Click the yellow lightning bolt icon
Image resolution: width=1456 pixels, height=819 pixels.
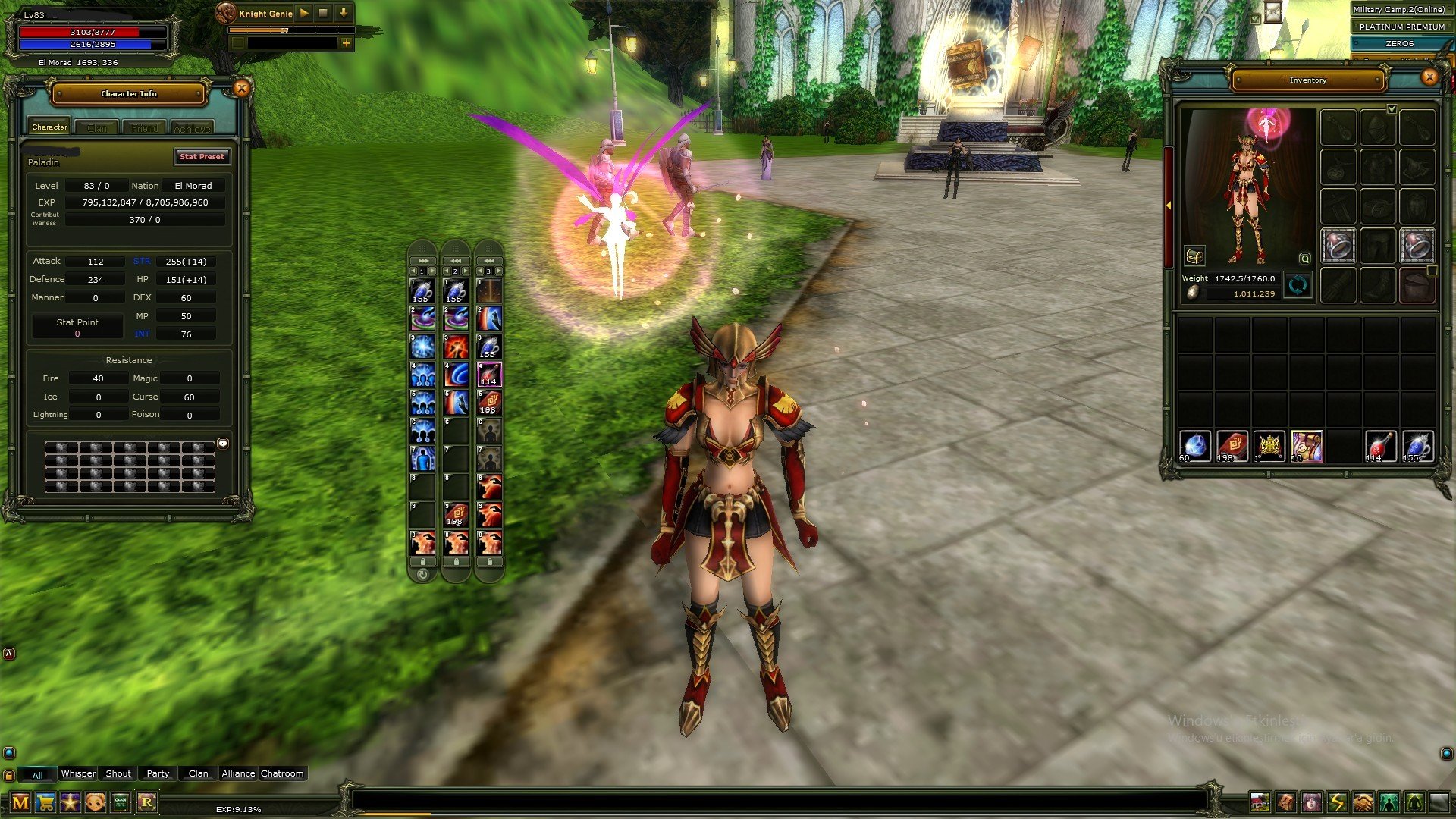(1337, 802)
